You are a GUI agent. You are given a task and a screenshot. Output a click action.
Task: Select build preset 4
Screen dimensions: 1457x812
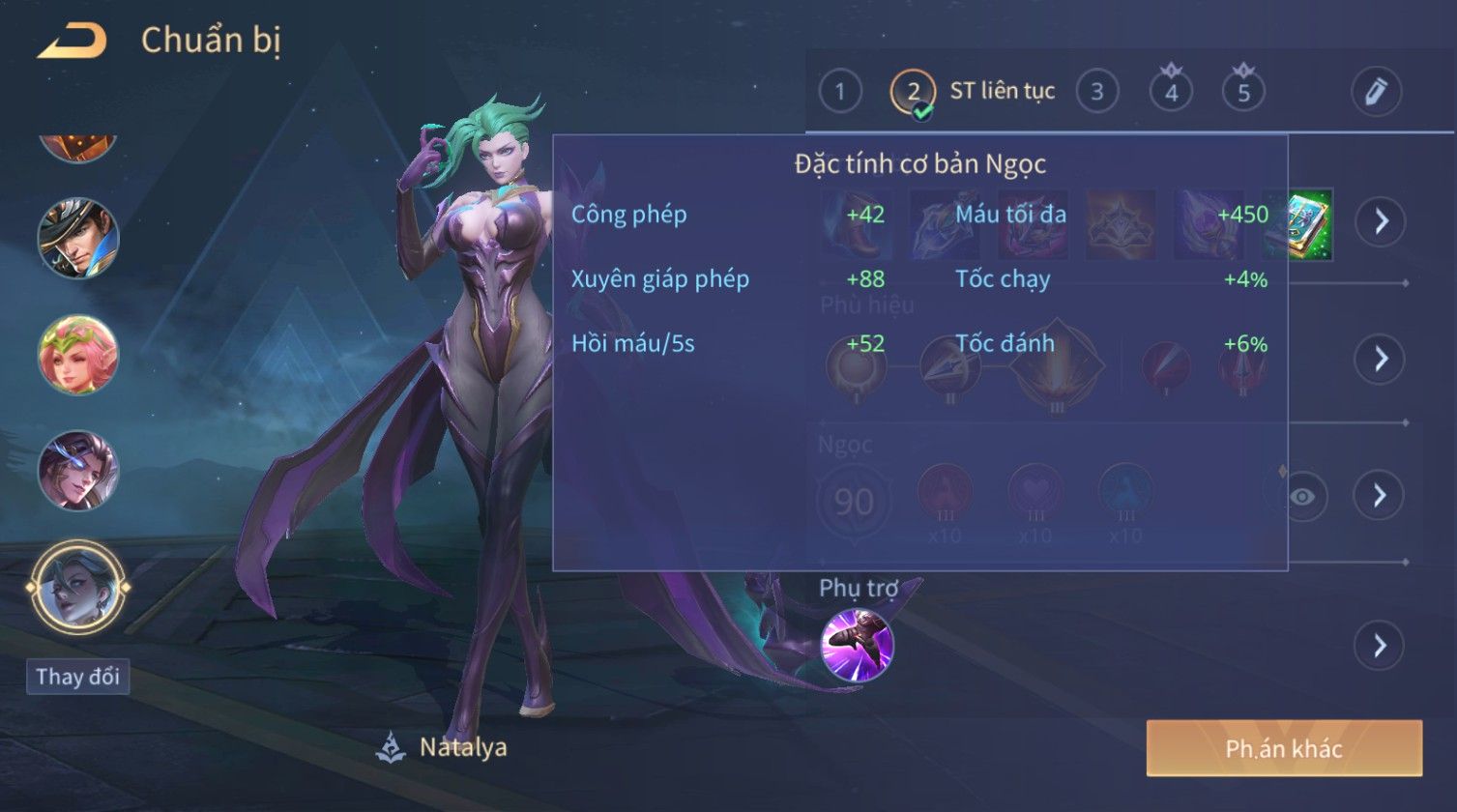(x=1171, y=92)
